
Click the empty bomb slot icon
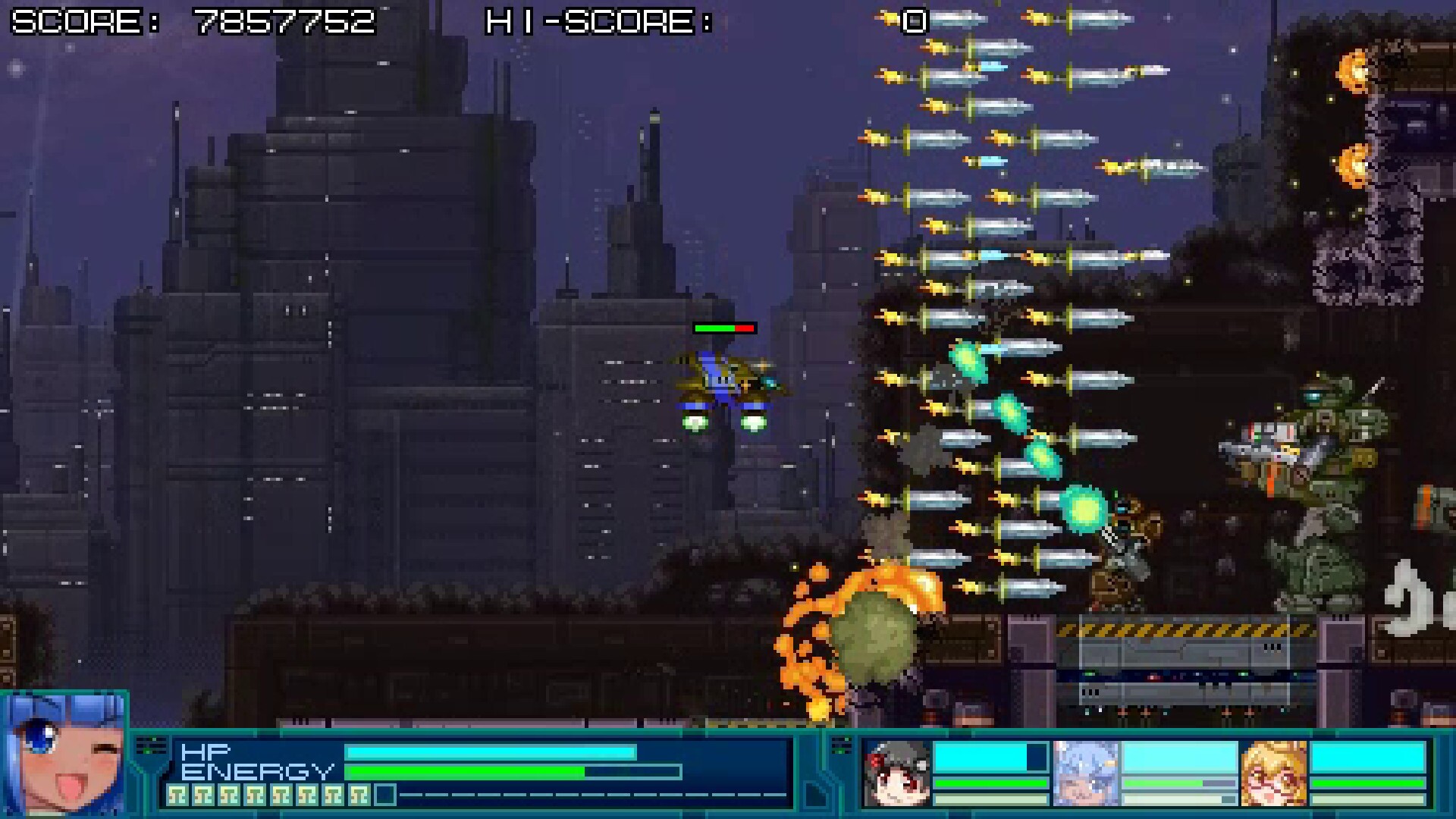(386, 794)
